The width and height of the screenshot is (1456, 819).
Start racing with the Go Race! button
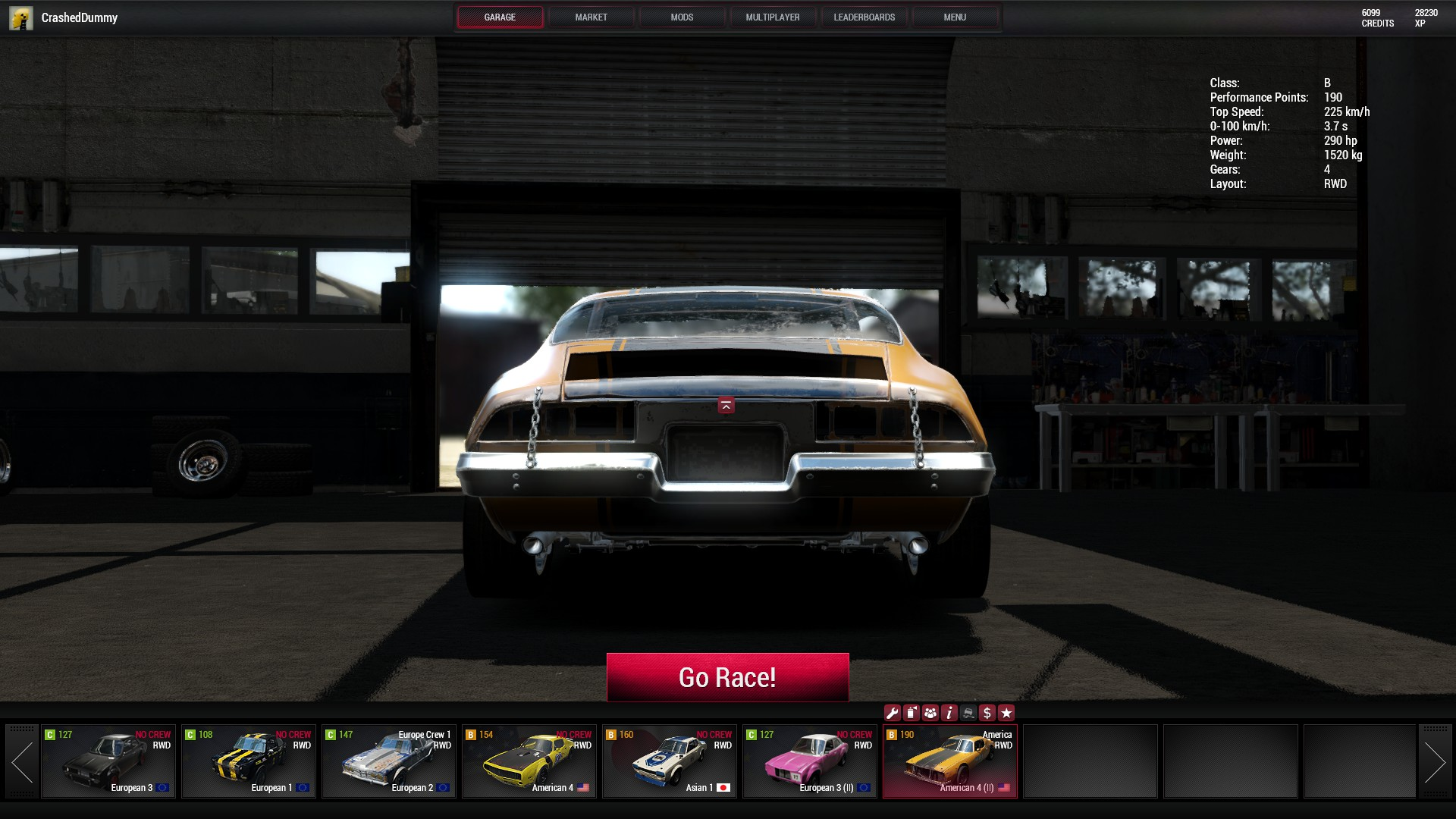click(x=727, y=677)
